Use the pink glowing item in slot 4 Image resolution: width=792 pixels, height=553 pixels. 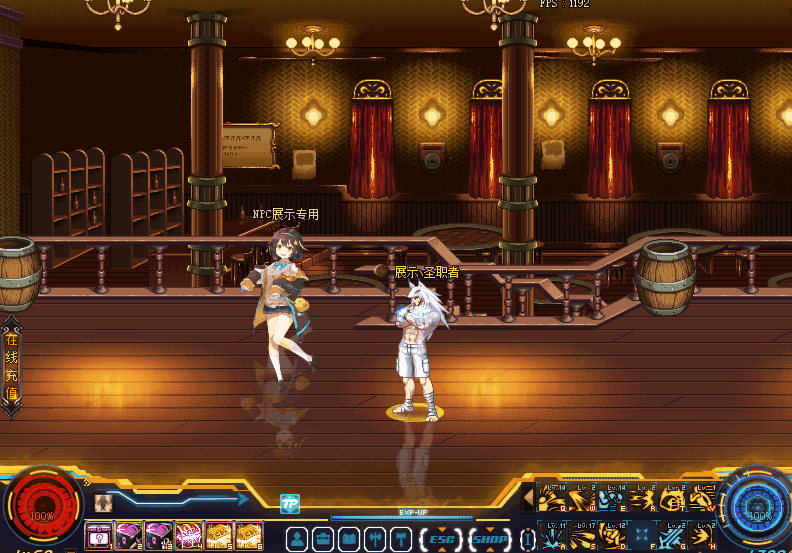[189, 536]
